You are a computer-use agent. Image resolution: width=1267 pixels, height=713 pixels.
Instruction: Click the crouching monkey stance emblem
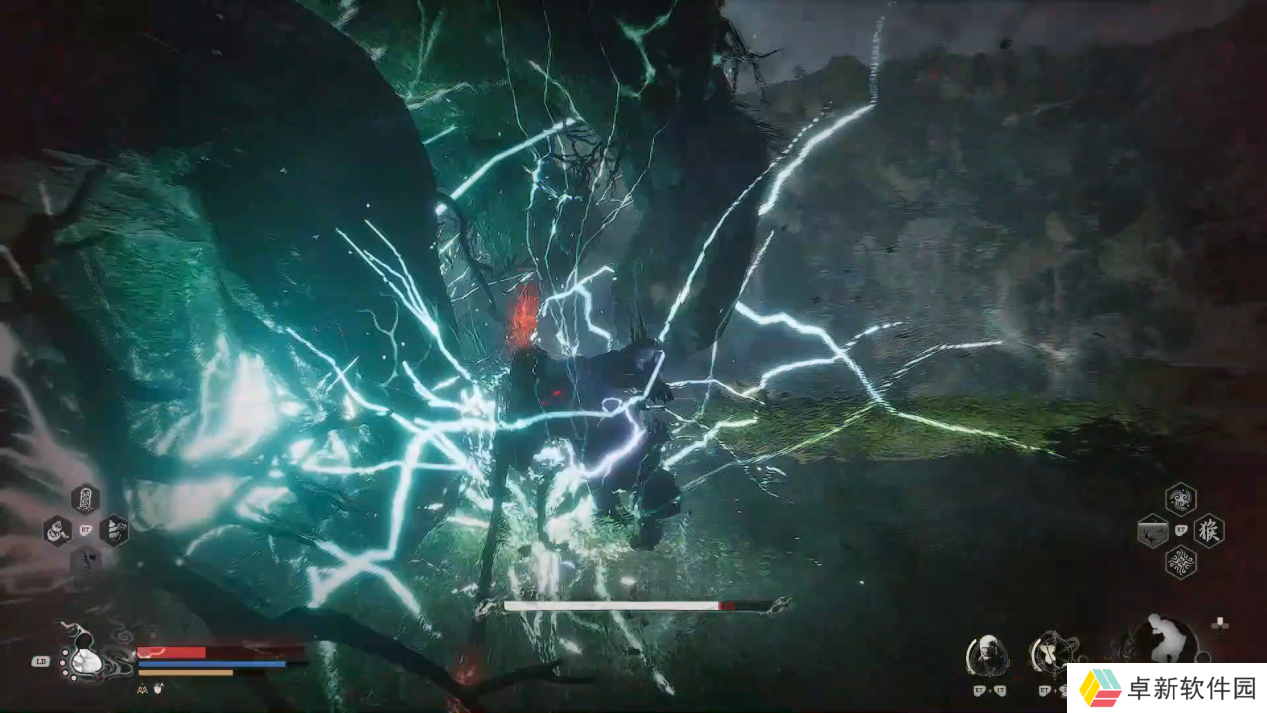1163,638
